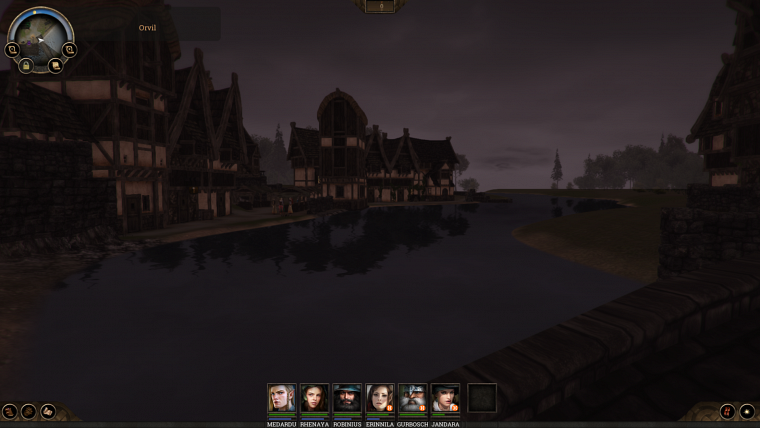The width and height of the screenshot is (760, 428).
Task: Toggle the minimap padlock button
Action: pyautogui.click(x=26, y=65)
